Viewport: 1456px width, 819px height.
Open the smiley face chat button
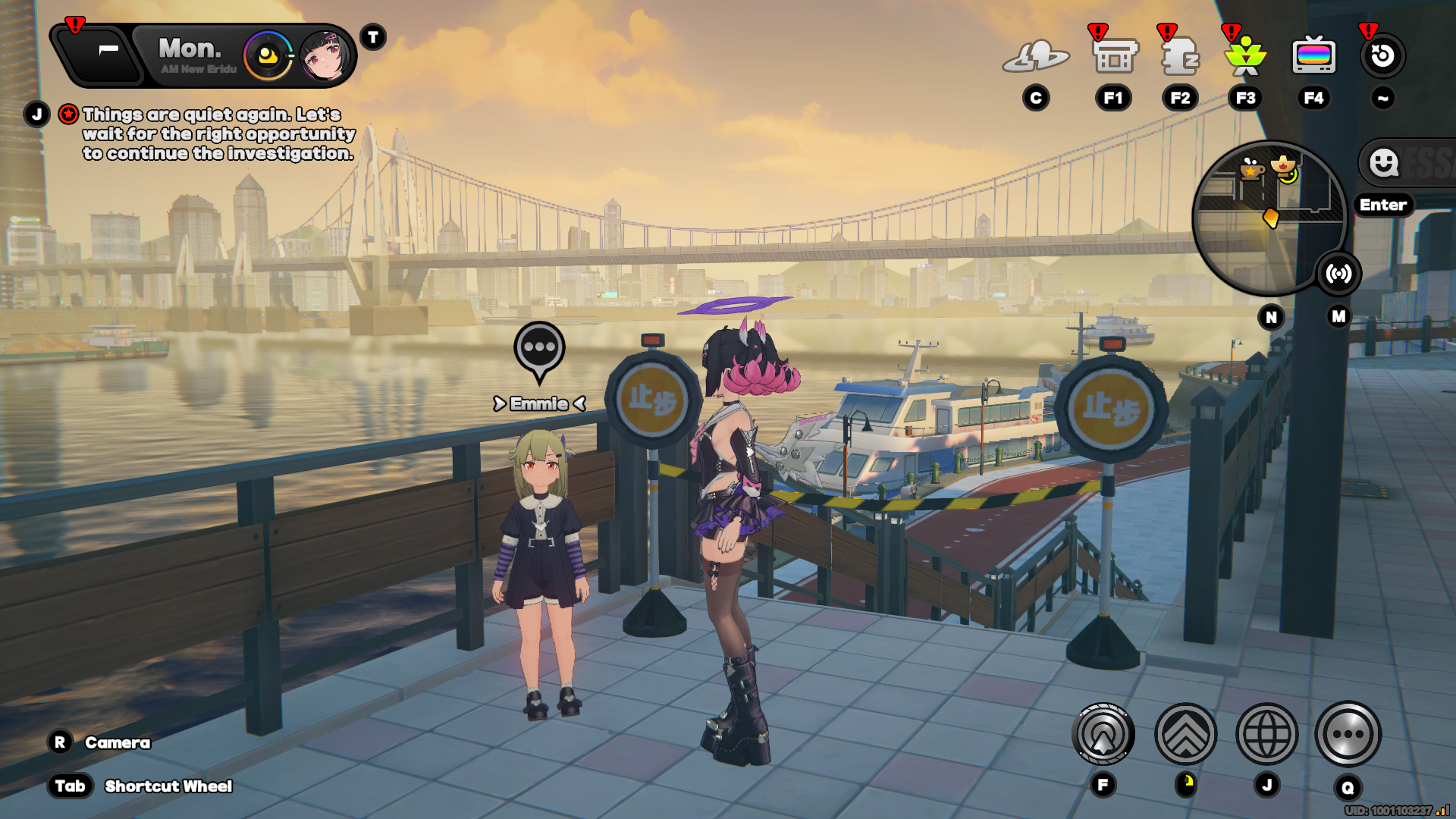click(x=1384, y=162)
